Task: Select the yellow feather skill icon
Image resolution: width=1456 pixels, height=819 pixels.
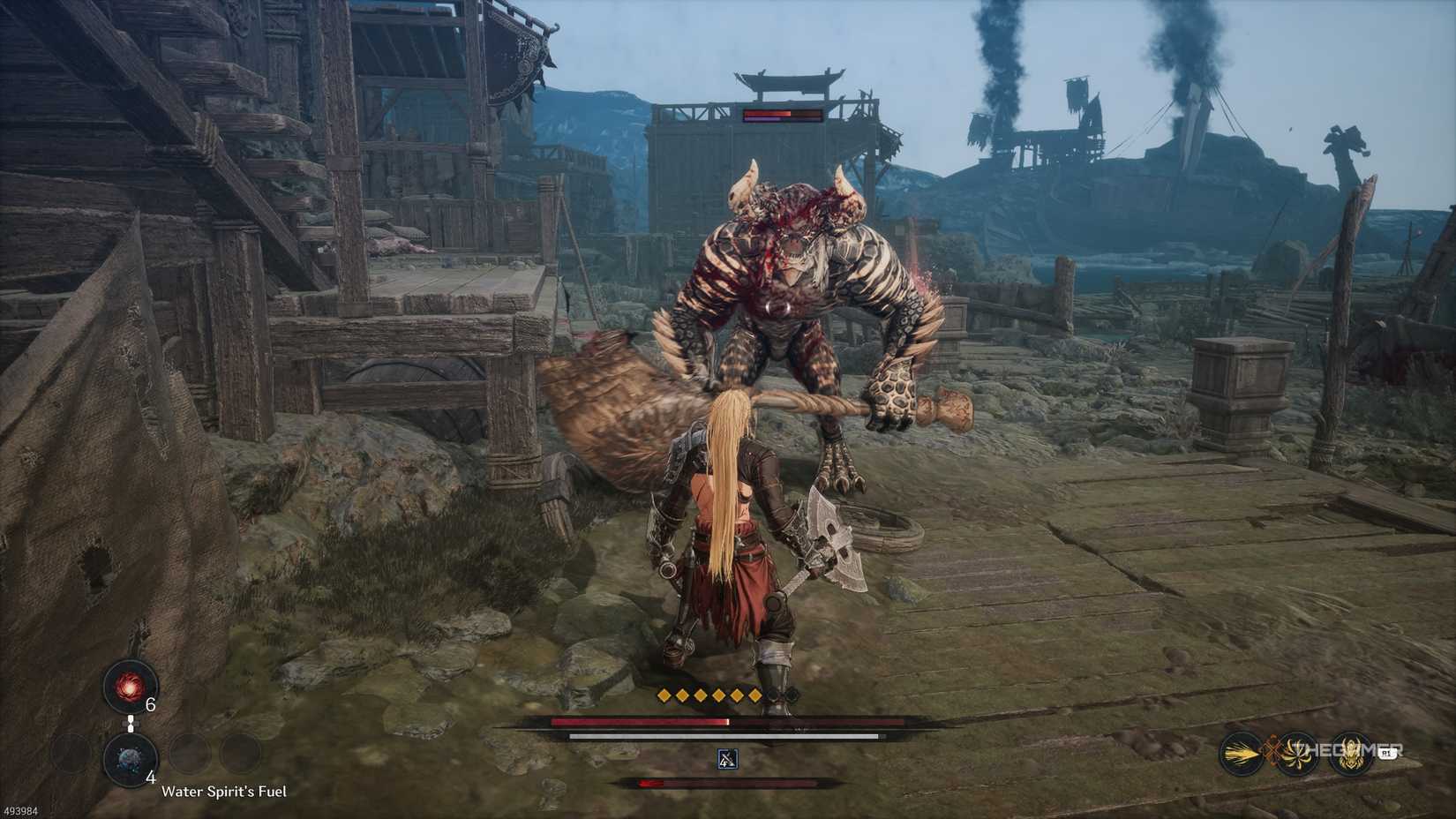Action: click(1240, 753)
